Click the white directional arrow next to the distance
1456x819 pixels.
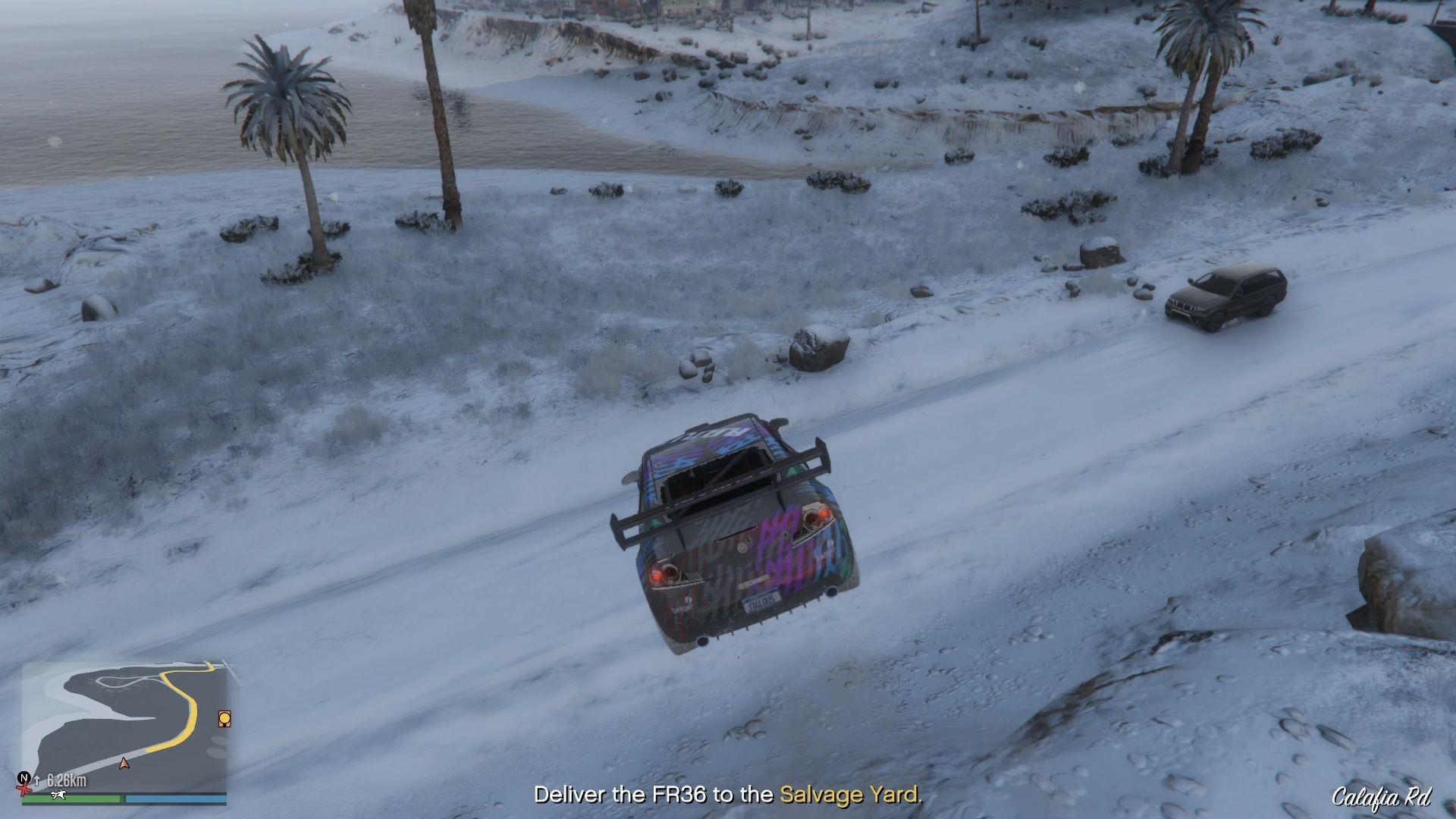36,780
